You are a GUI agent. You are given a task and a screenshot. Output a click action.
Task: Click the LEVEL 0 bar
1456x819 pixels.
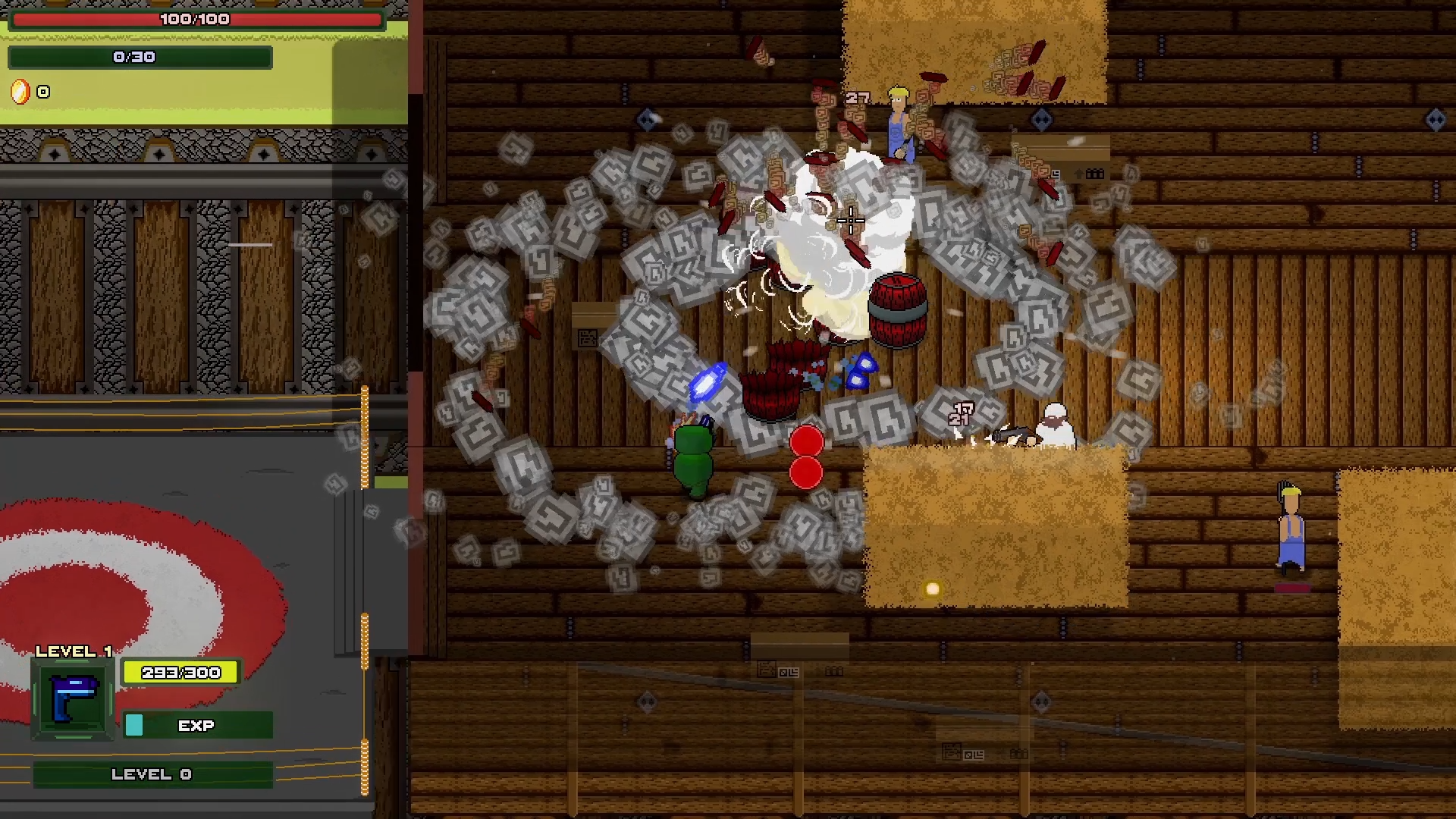152,774
